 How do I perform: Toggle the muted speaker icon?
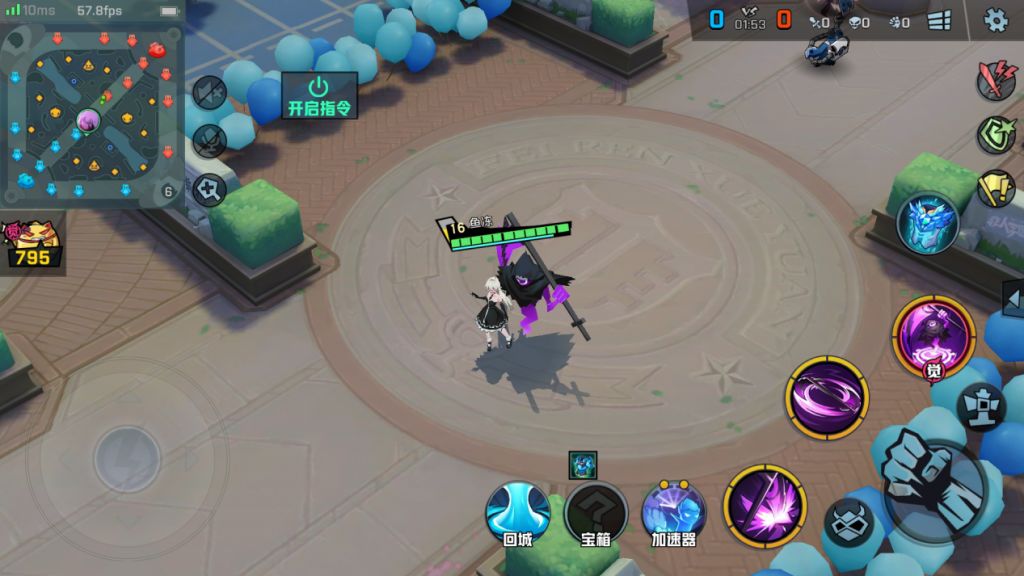(x=209, y=92)
